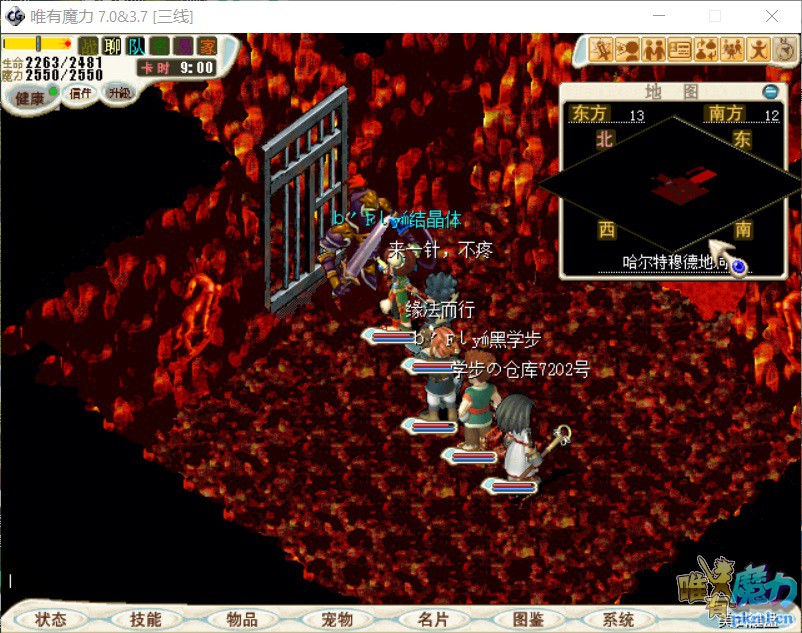This screenshot has height=633, width=802.
Task: Toggle the 队 party switch
Action: 136,46
